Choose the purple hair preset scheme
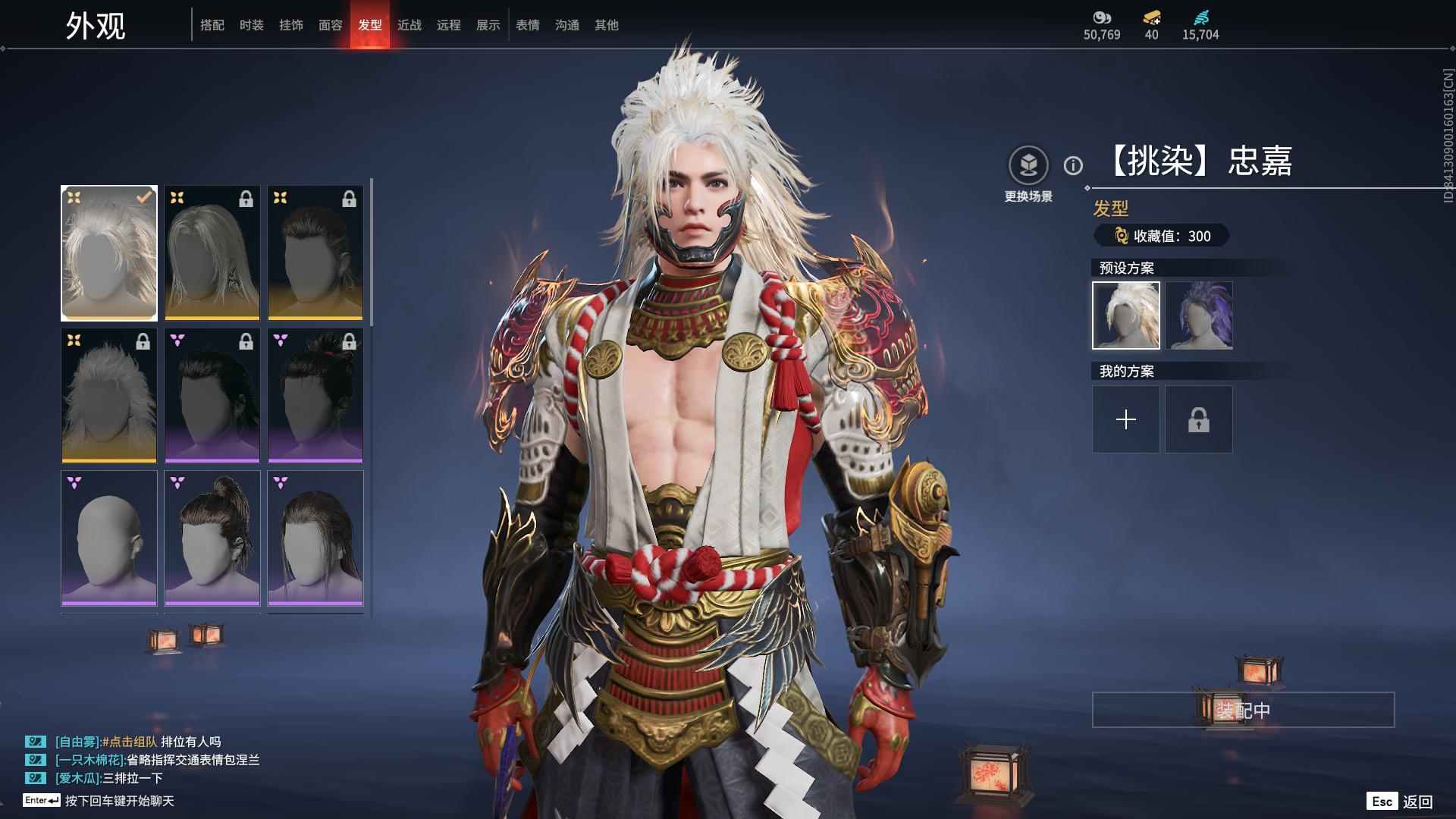Image resolution: width=1456 pixels, height=819 pixels. tap(1199, 315)
